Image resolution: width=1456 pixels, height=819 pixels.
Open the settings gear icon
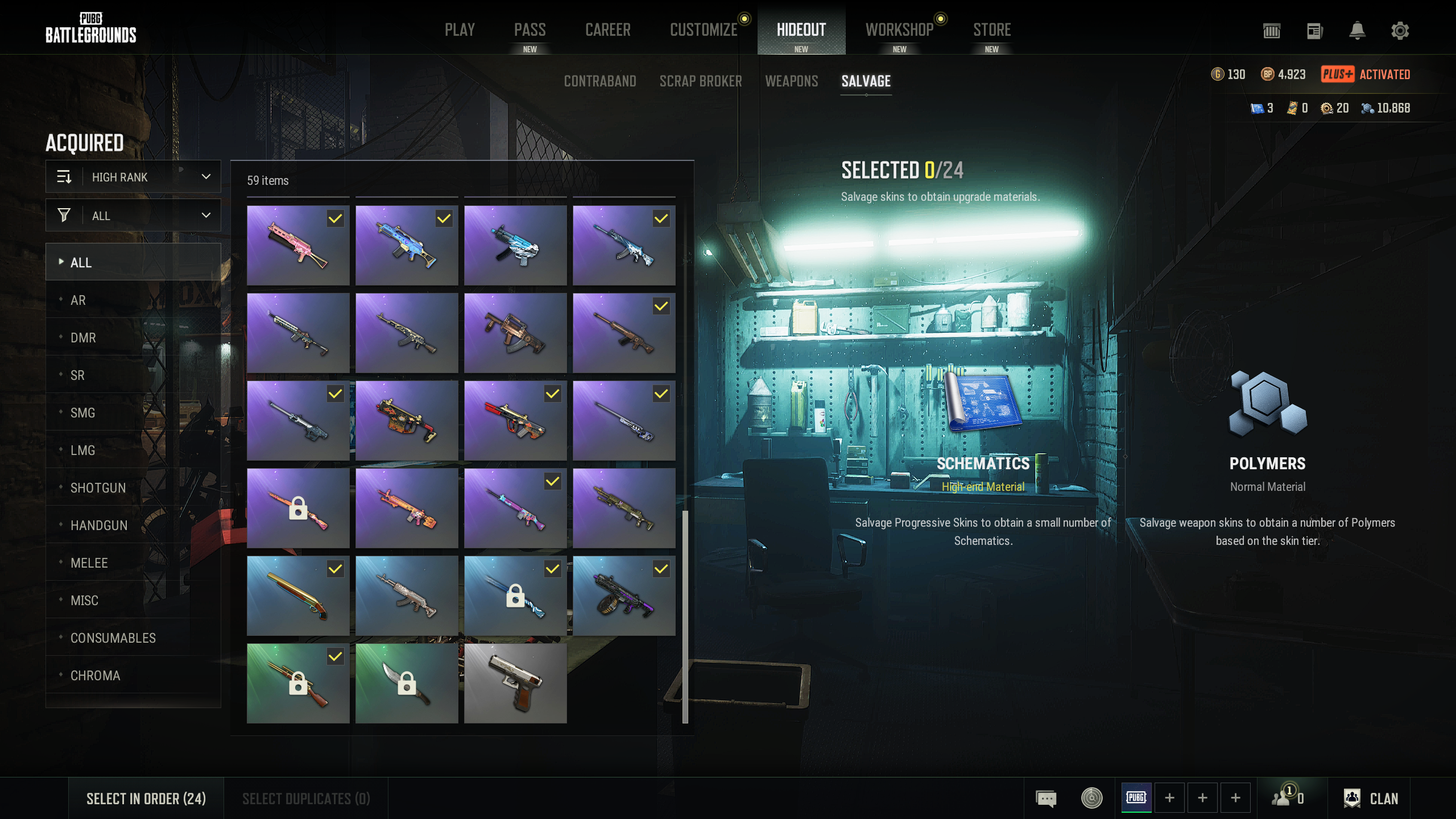(1400, 31)
